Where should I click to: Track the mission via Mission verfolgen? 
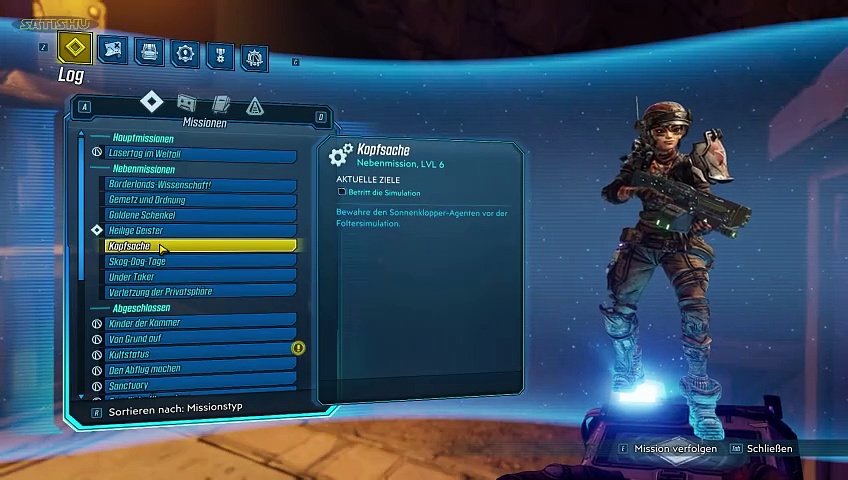(x=675, y=449)
